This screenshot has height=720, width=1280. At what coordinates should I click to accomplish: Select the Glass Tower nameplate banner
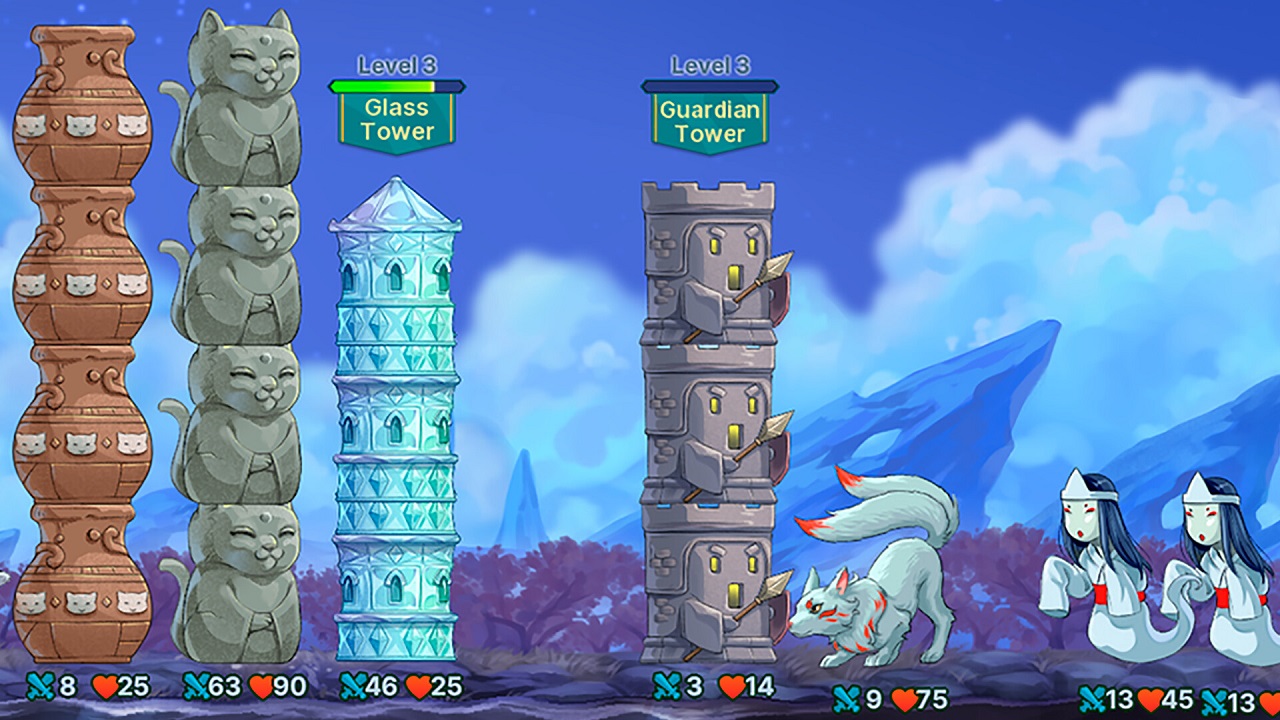[x=396, y=120]
